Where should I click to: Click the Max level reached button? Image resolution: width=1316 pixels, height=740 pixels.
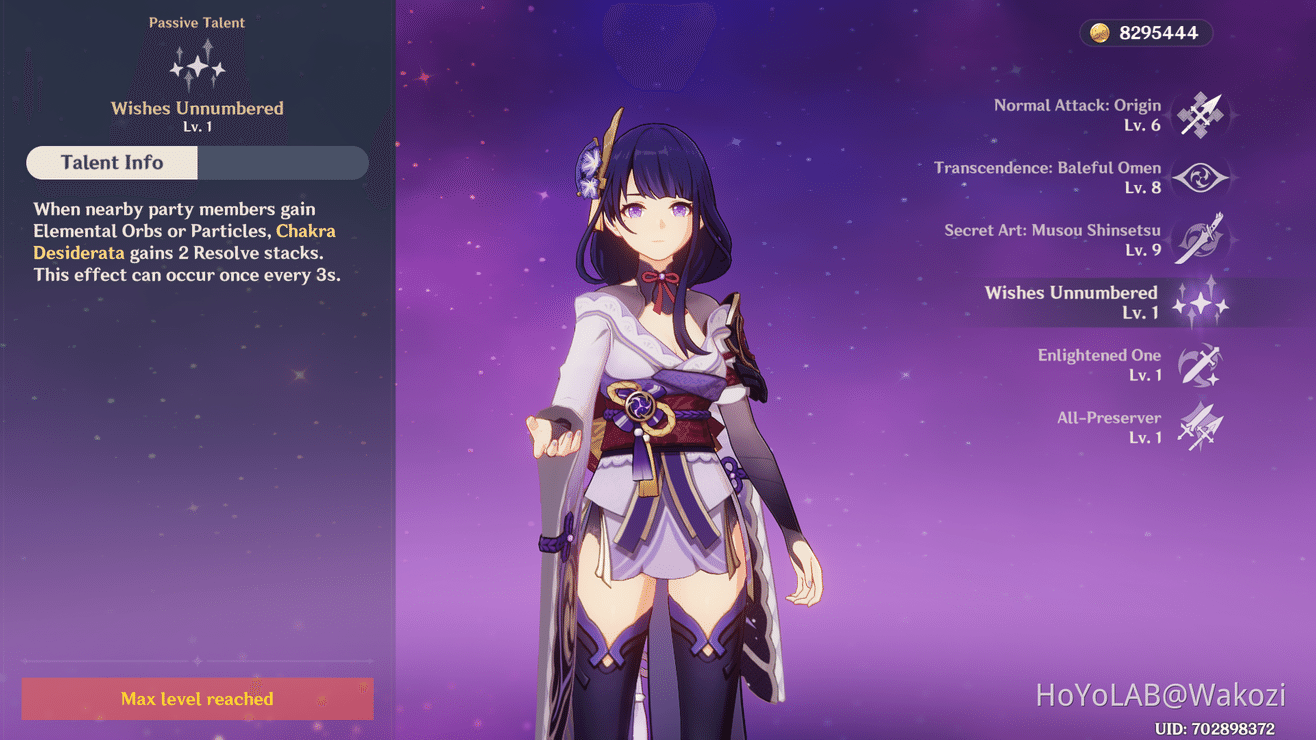[x=197, y=699]
